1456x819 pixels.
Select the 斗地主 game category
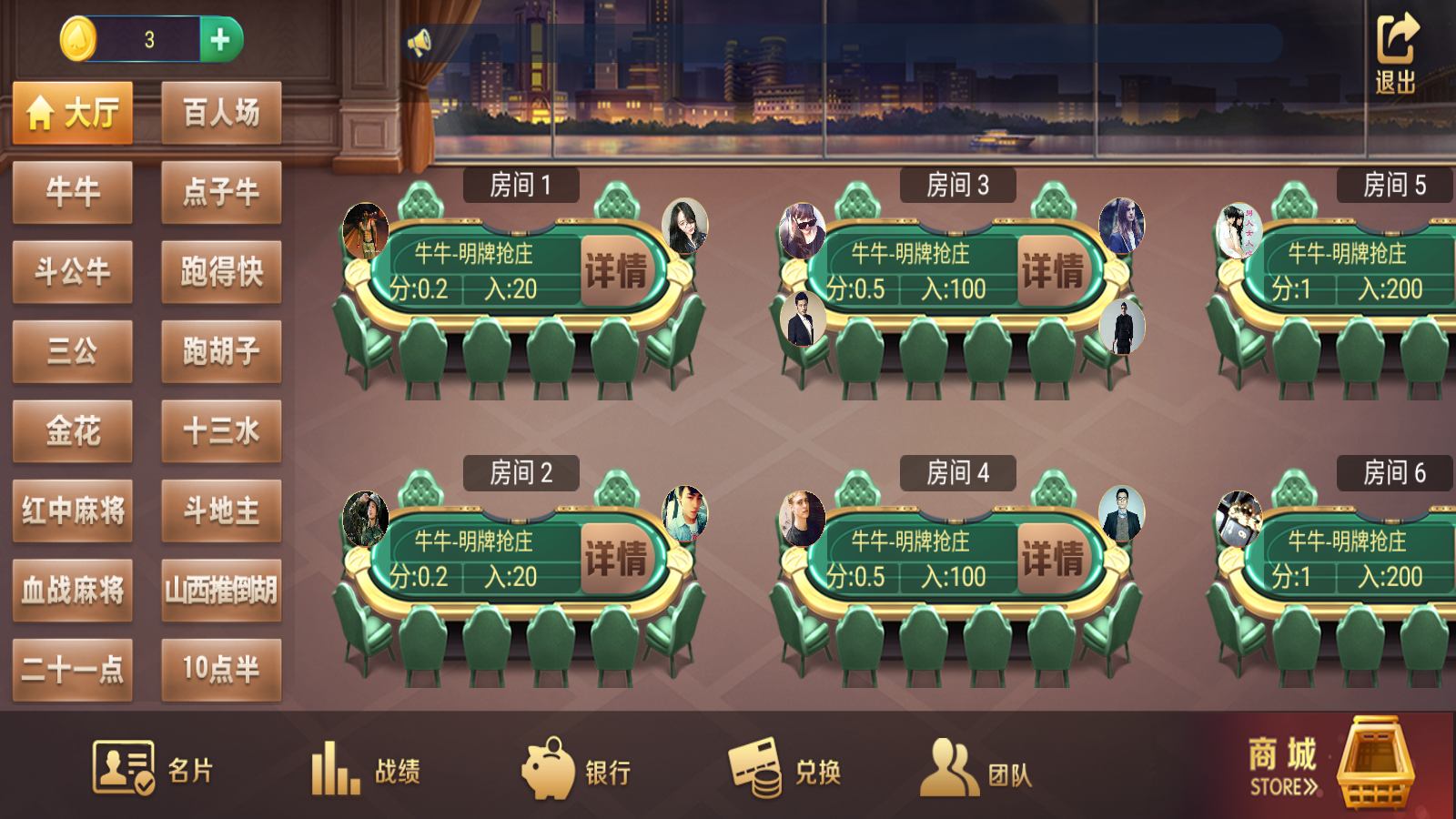tap(220, 512)
